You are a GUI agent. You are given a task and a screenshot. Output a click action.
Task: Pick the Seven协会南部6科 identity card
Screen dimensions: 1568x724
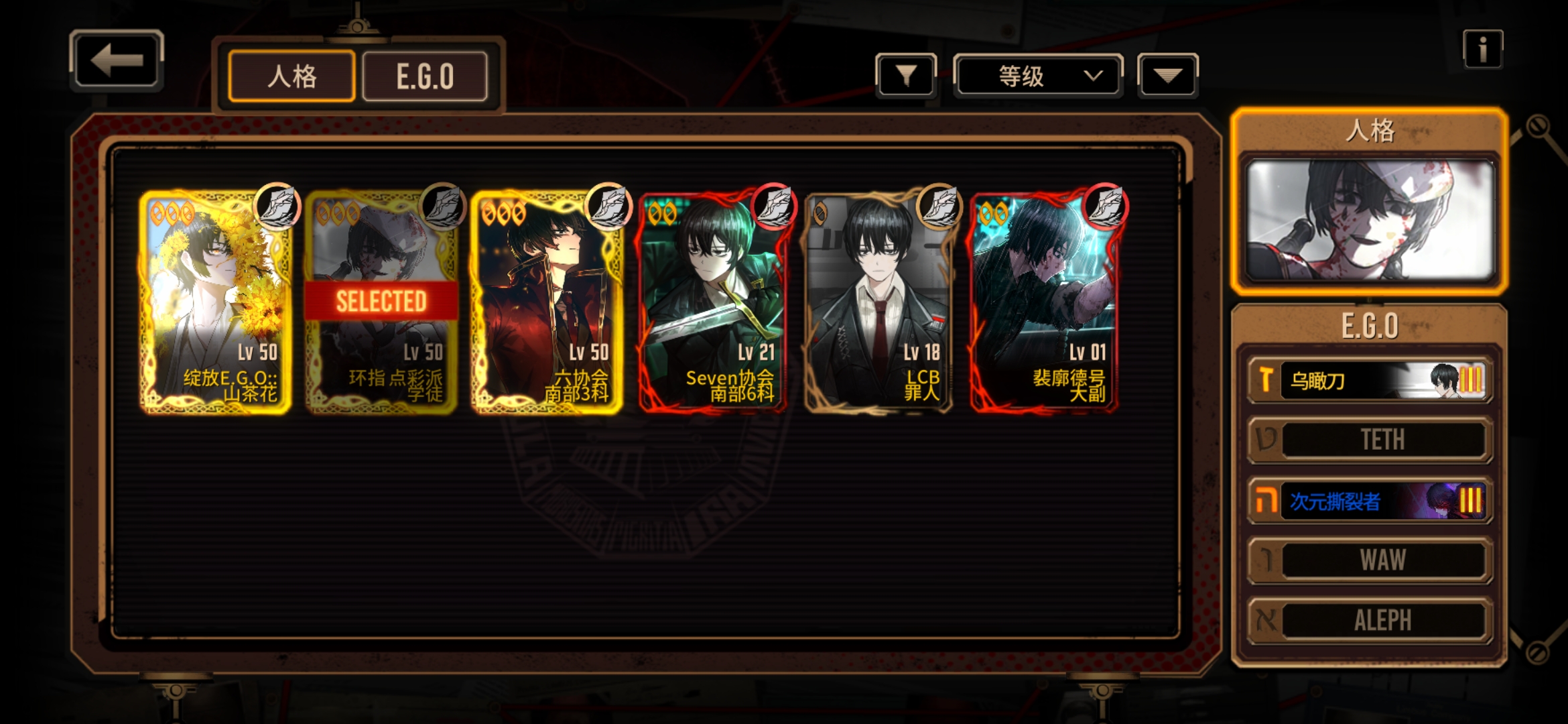click(x=712, y=302)
